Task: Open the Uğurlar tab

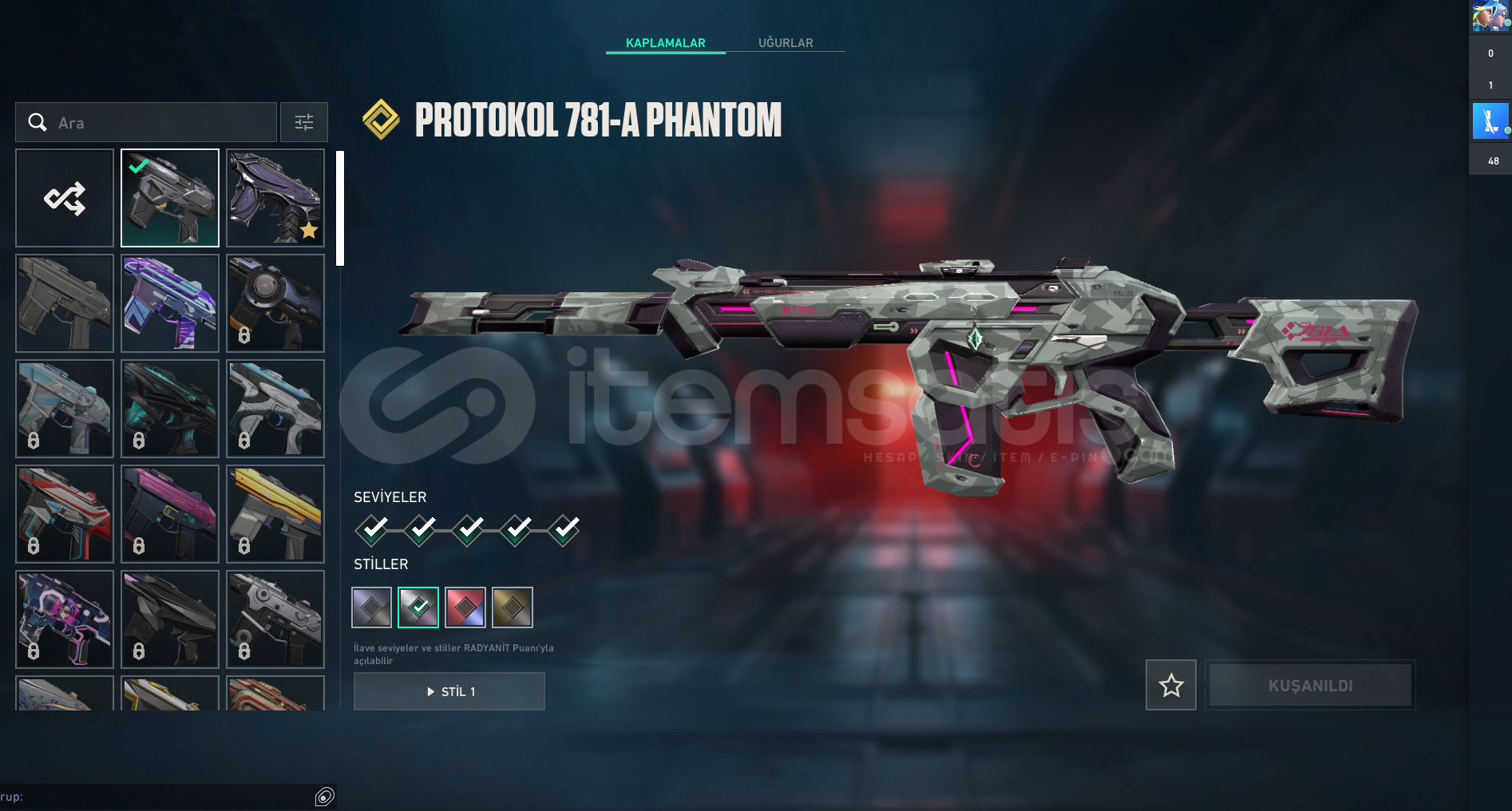Action: (786, 42)
